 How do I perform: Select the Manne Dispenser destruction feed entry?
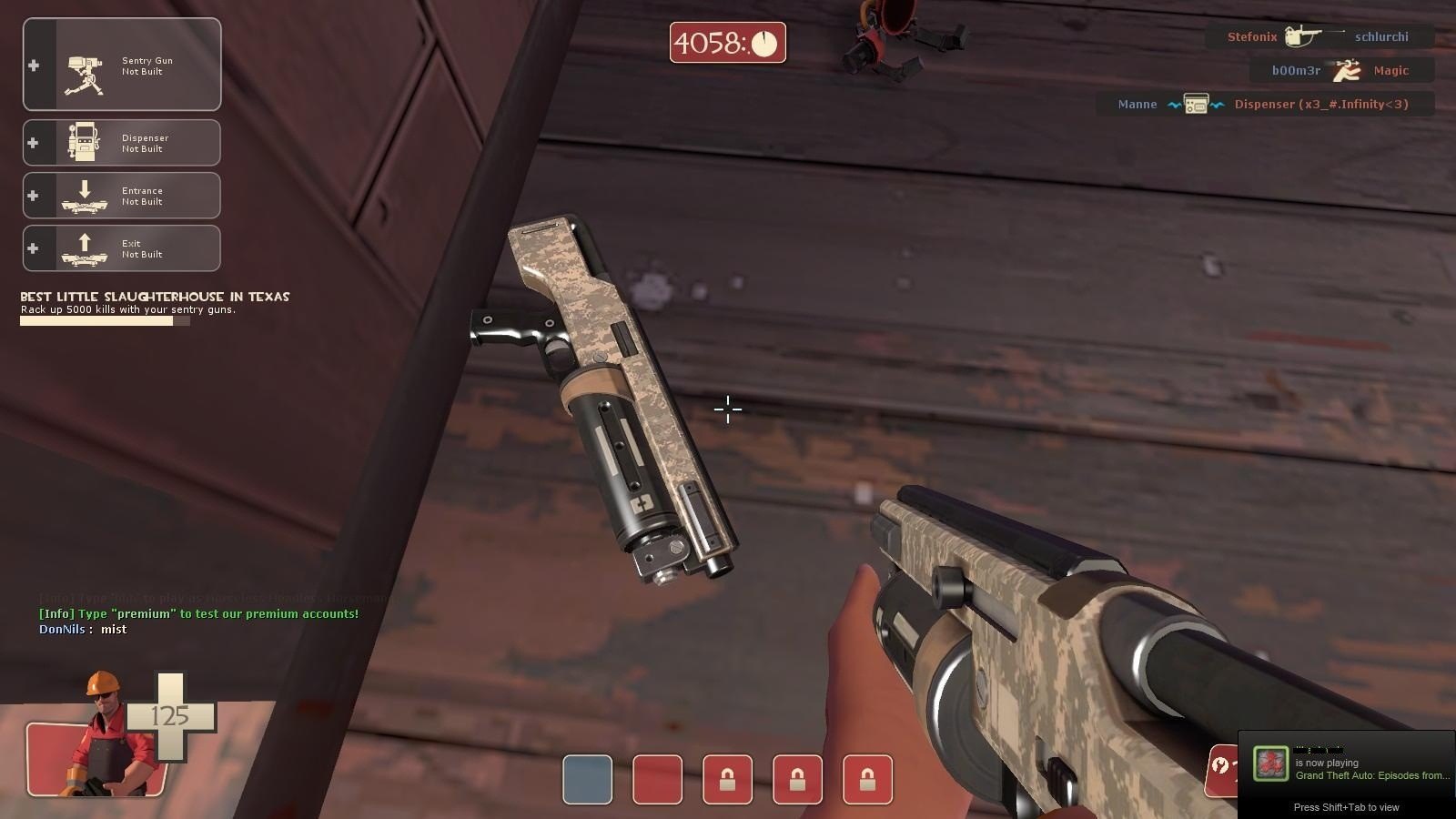point(1264,105)
